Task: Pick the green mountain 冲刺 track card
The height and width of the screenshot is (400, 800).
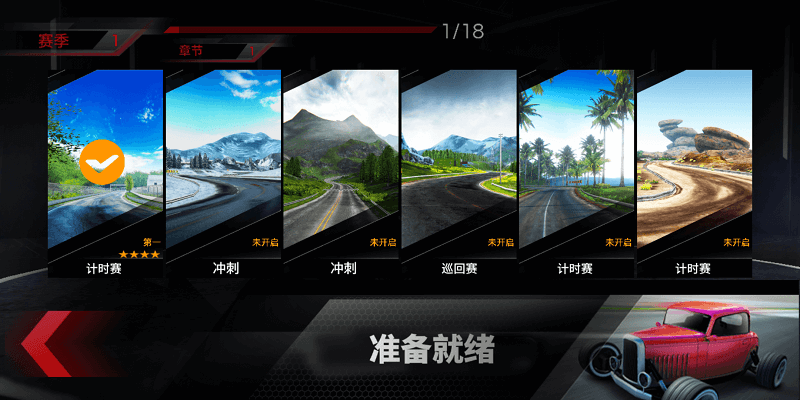Action: coord(340,172)
